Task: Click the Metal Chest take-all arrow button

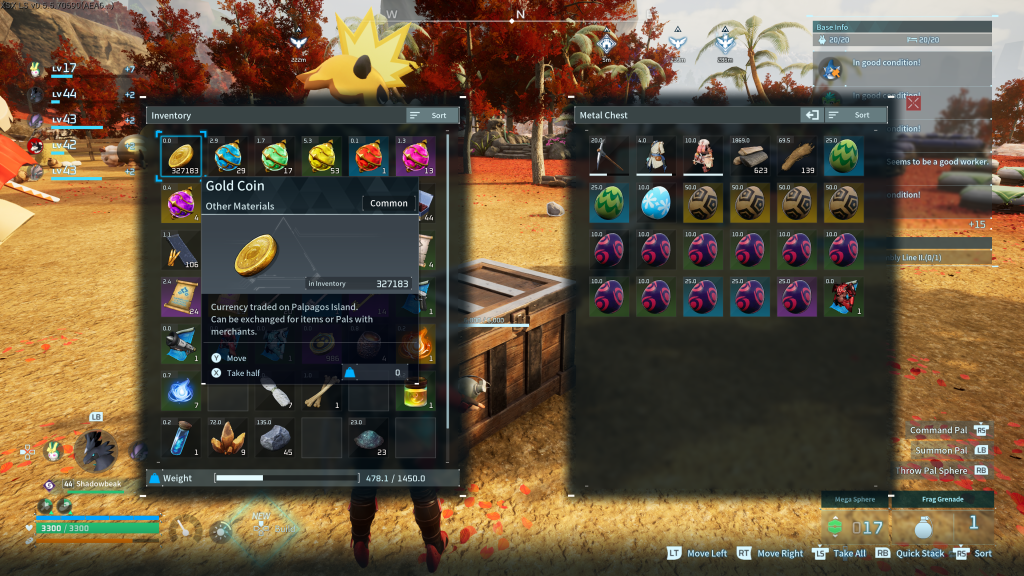Action: click(x=812, y=116)
